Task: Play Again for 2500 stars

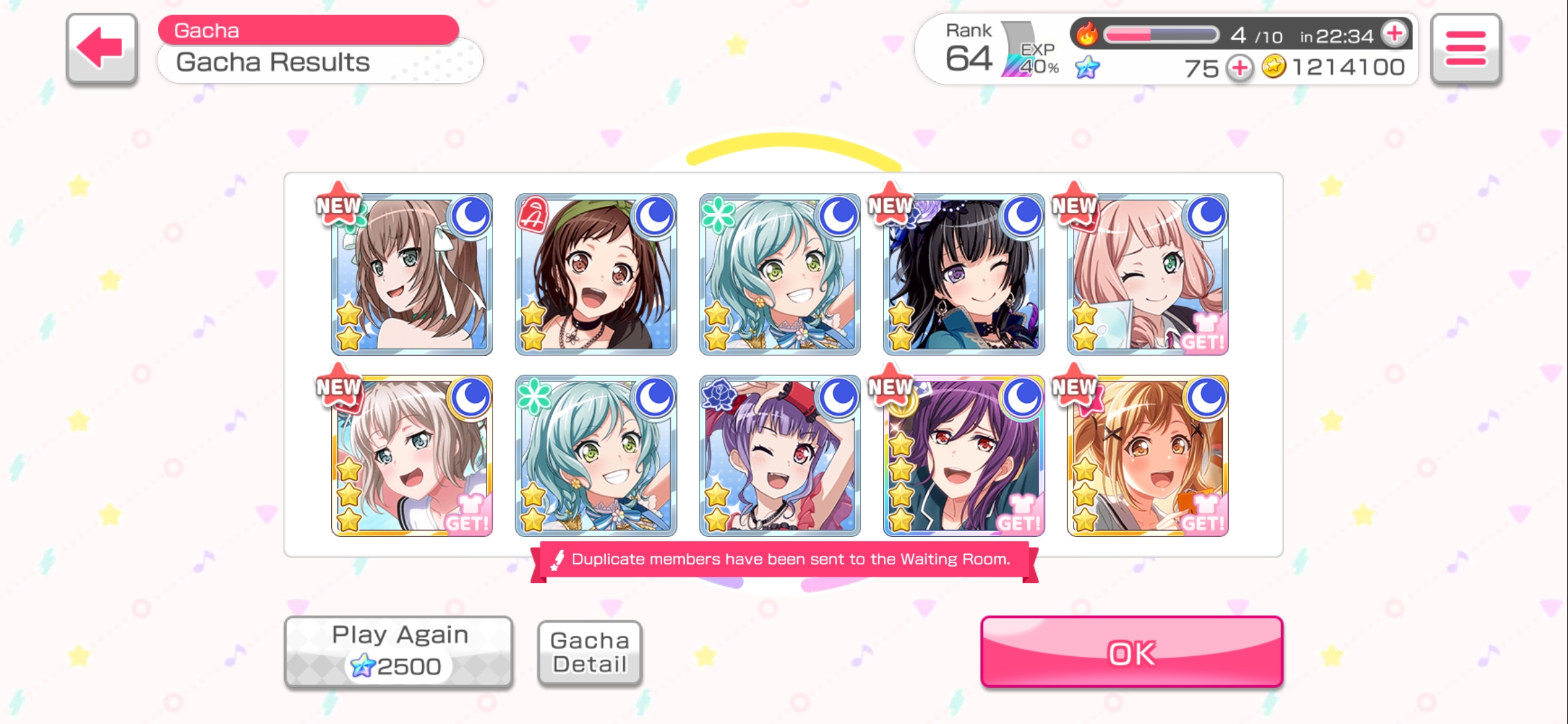Action: (399, 652)
